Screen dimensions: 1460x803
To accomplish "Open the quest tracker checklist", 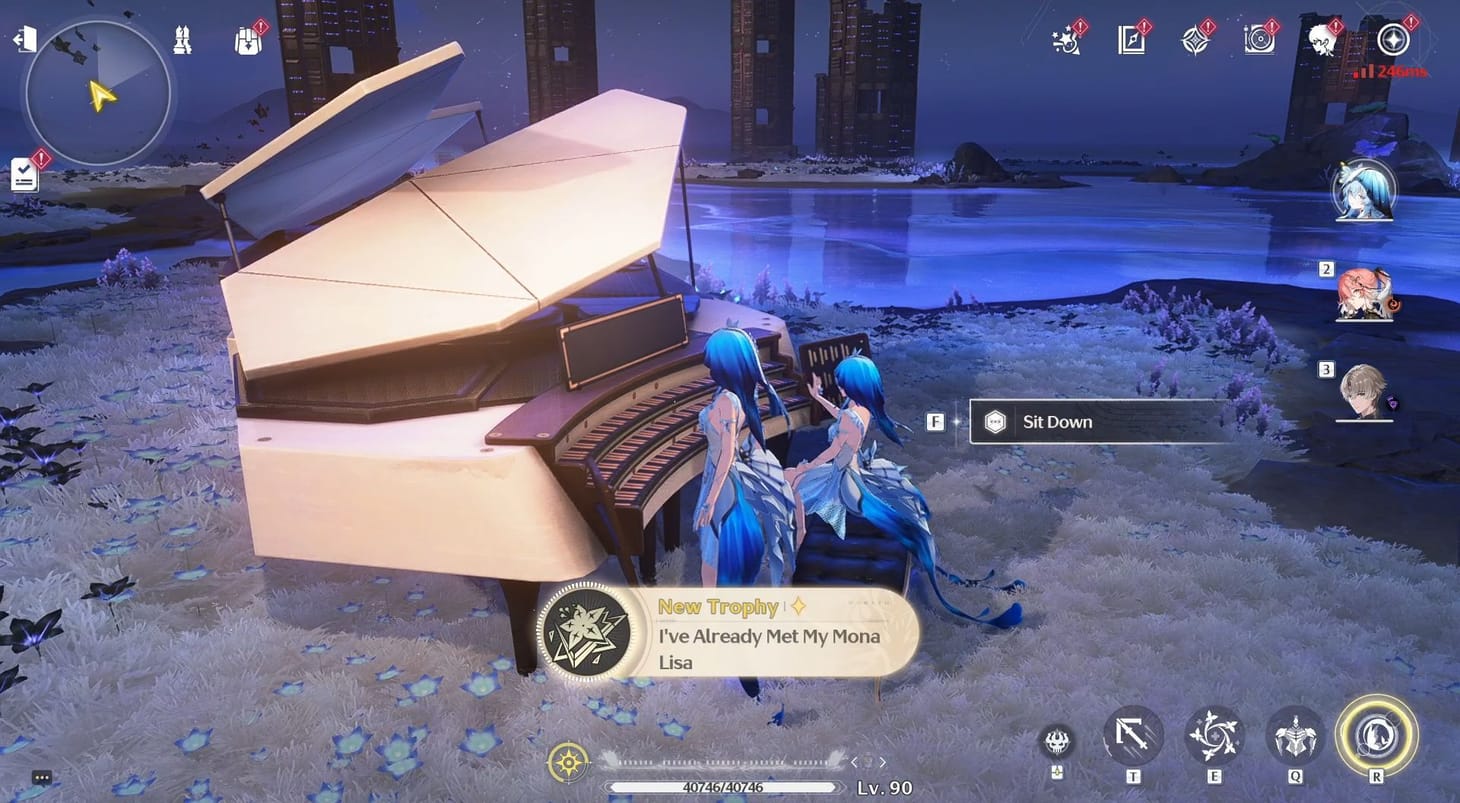I will coord(23,172).
